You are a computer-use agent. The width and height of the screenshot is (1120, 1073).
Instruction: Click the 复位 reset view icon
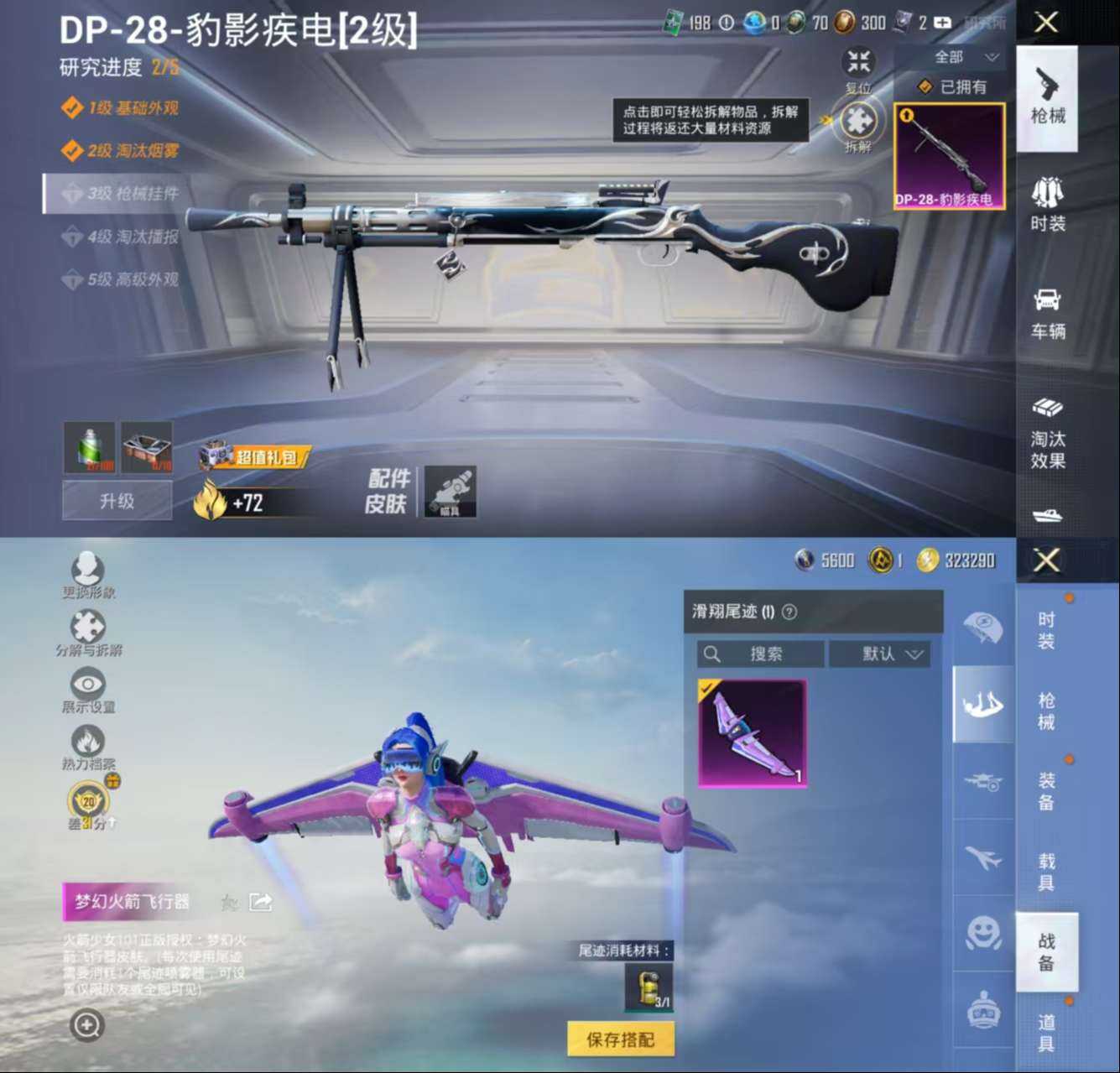[x=857, y=64]
